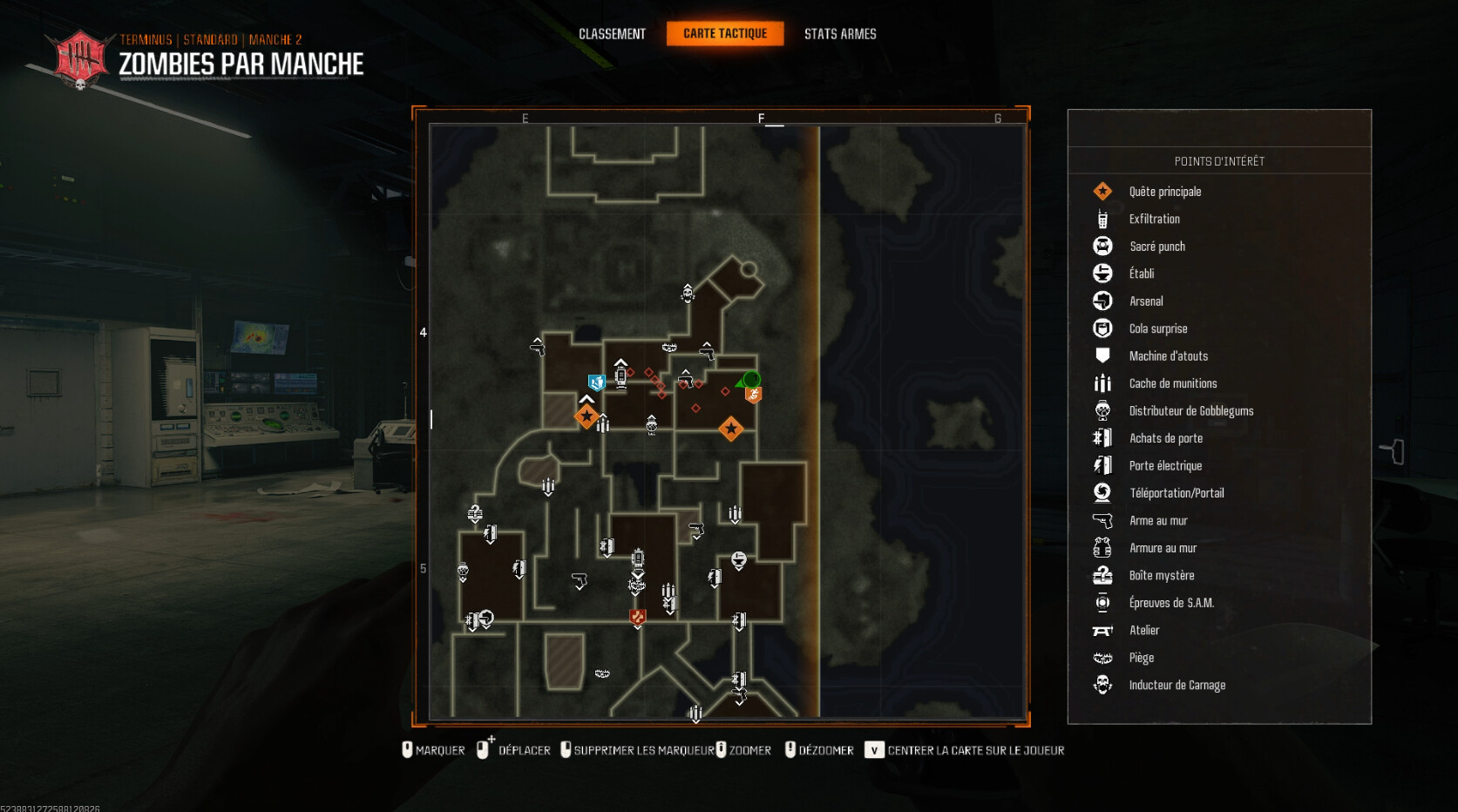
Task: Switch to the STATS ARMES tab
Action: [x=840, y=34]
